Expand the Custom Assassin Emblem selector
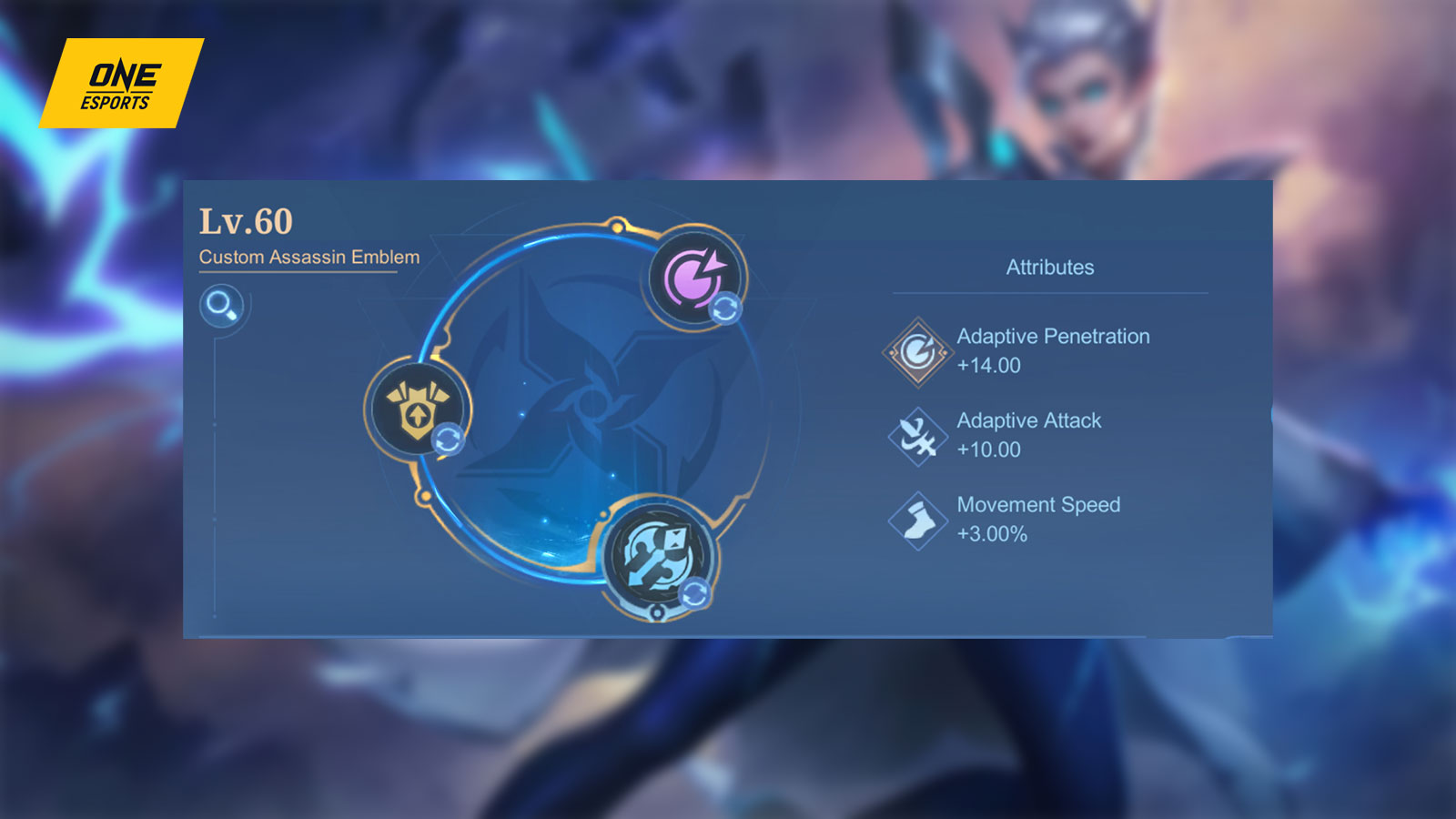 click(309, 258)
